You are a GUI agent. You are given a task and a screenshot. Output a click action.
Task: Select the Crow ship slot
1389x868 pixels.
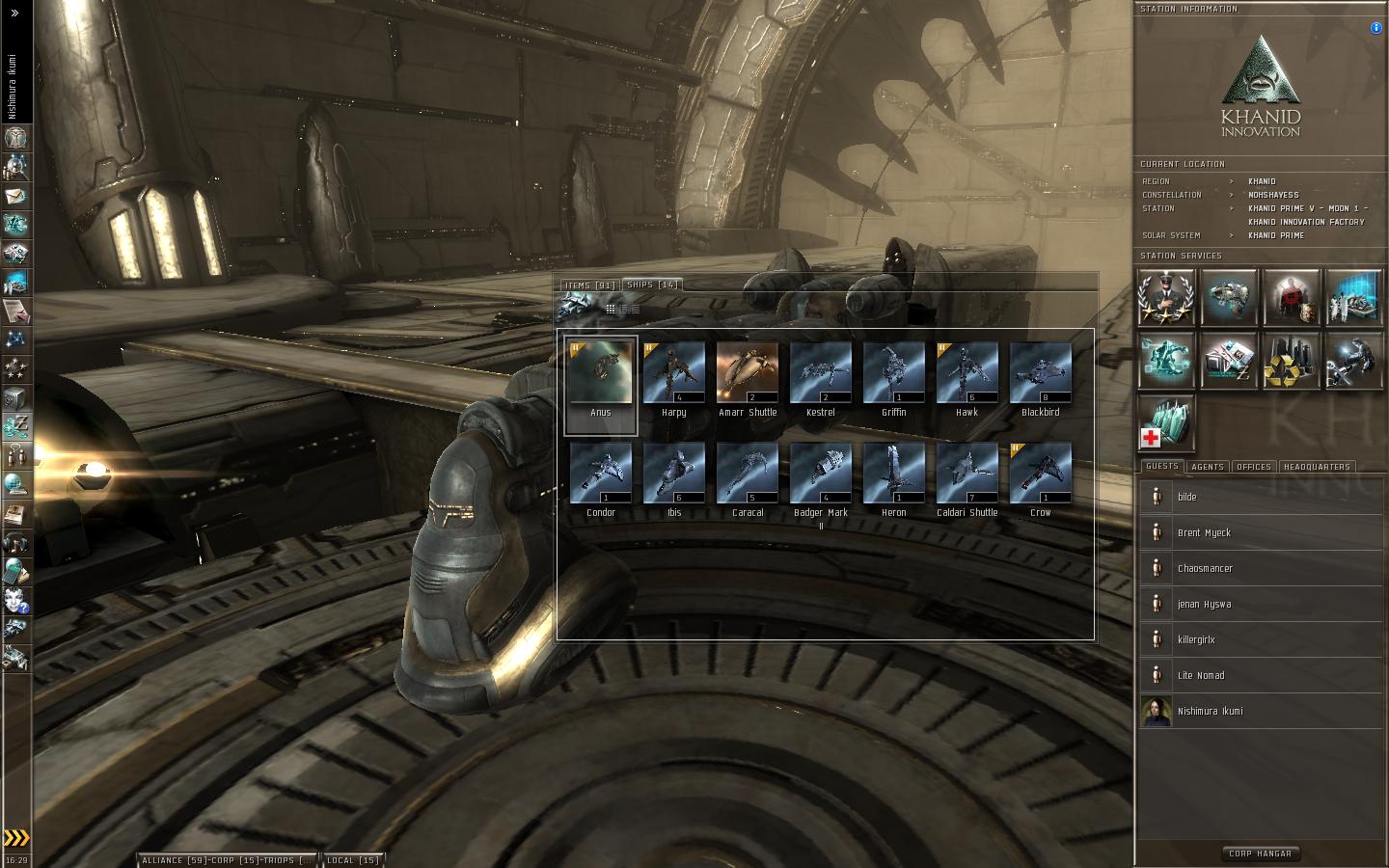(x=1041, y=475)
